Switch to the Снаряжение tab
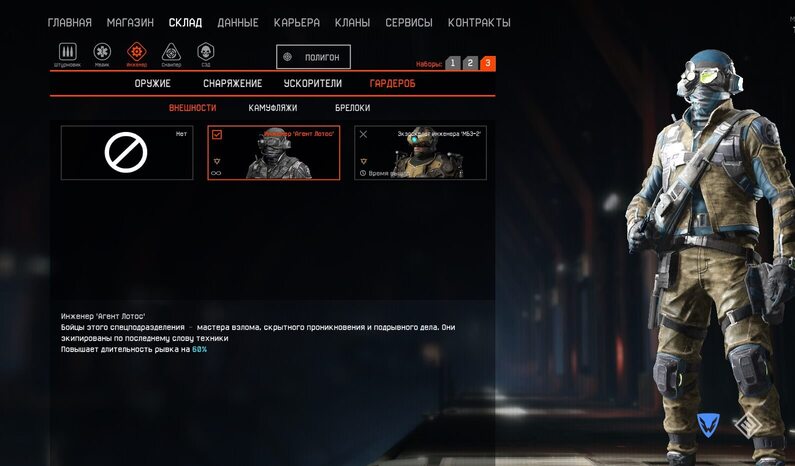Viewport: 795px width, 466px height. (232, 84)
